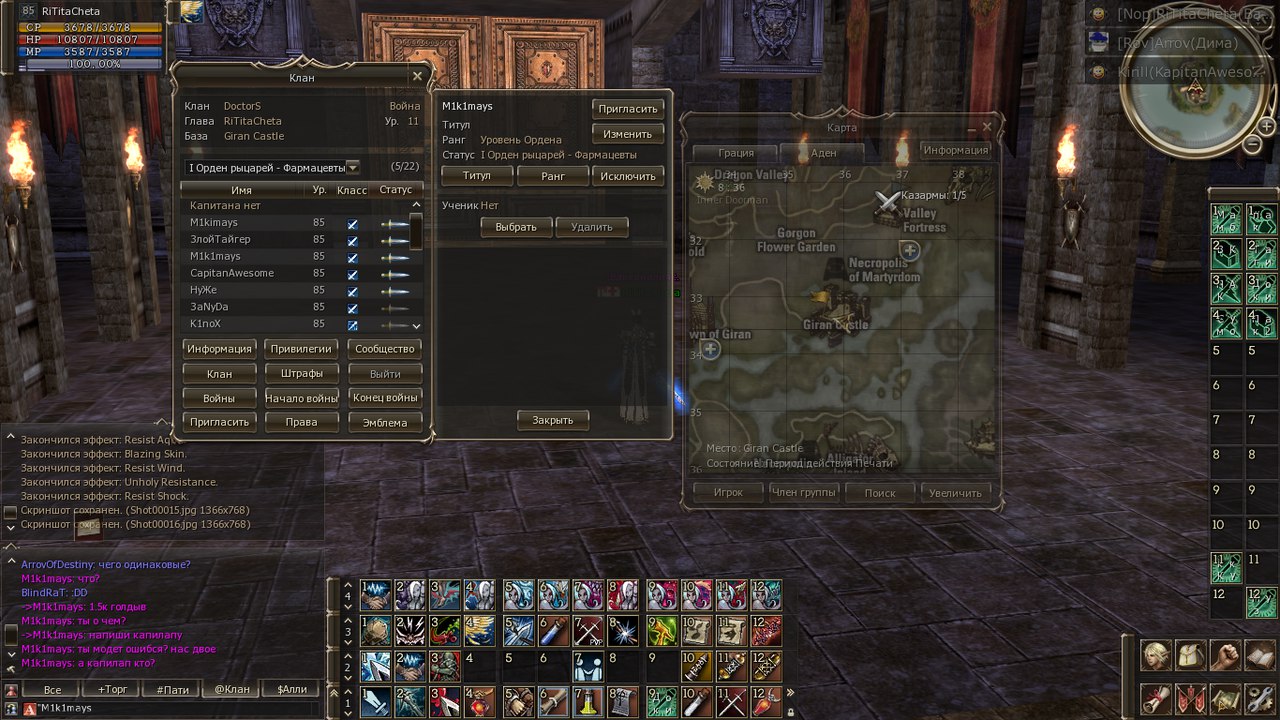Open the clan order dropdown list
This screenshot has width=1280, height=720.
[352, 167]
